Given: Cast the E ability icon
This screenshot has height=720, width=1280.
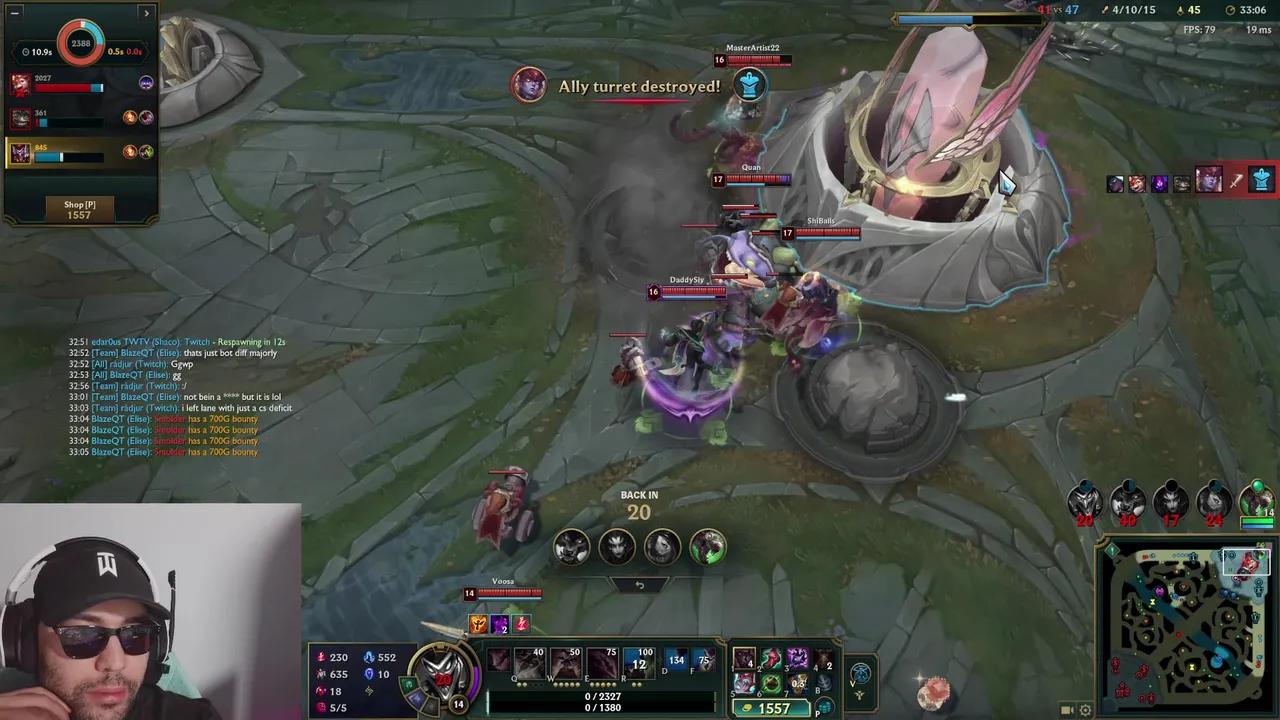Looking at the screenshot, I should click(x=602, y=662).
